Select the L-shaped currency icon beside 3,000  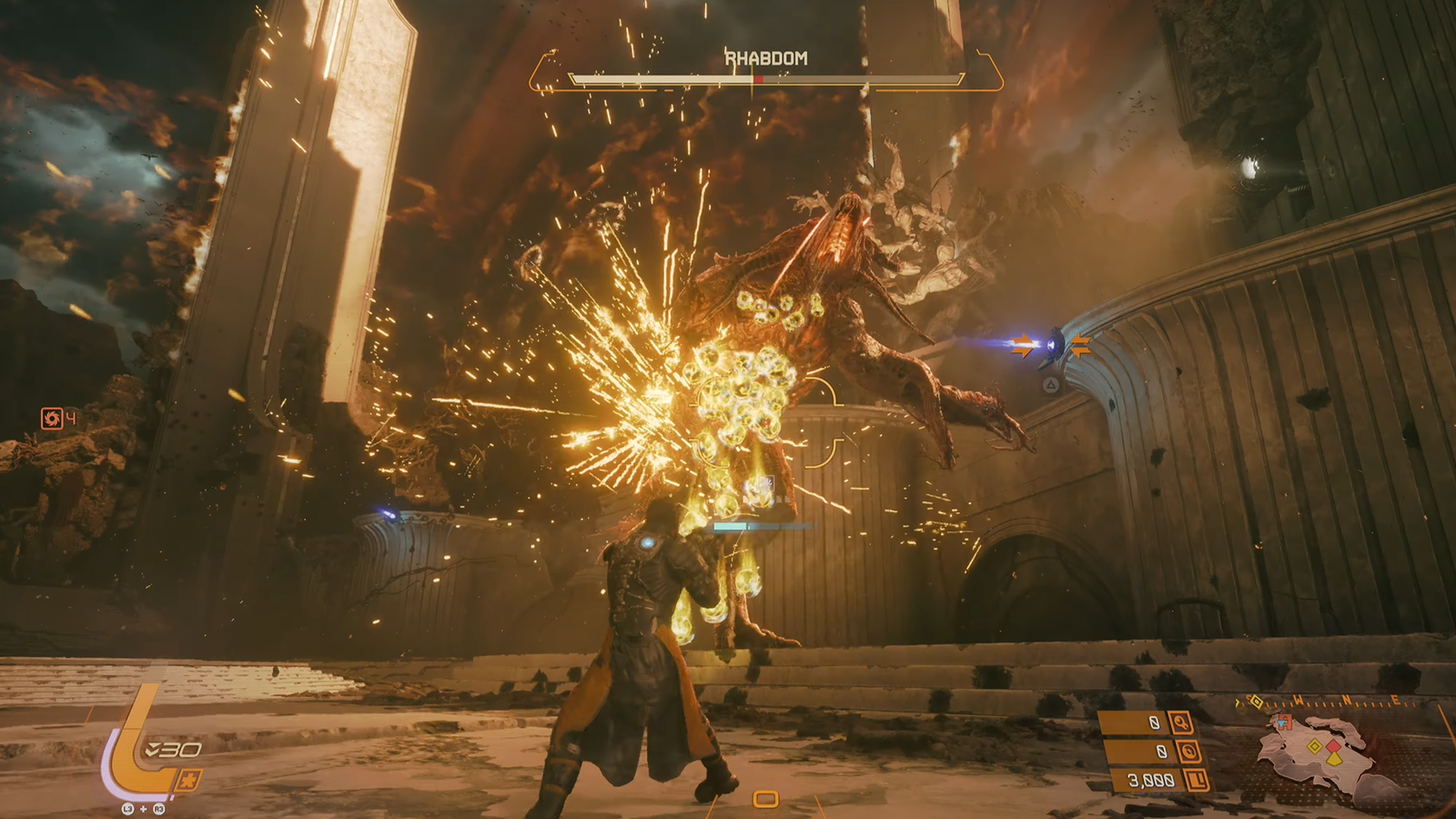[1197, 780]
